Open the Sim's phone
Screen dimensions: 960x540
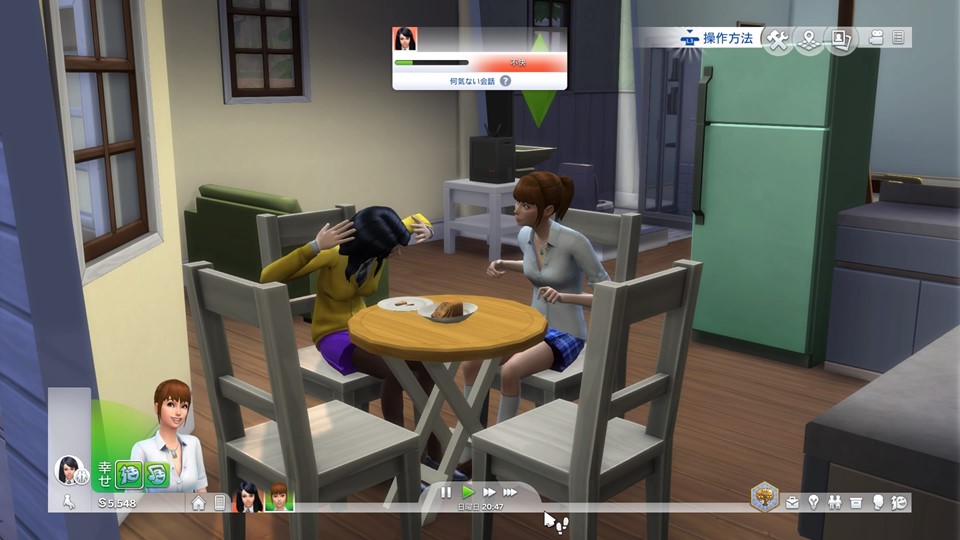coord(220,503)
